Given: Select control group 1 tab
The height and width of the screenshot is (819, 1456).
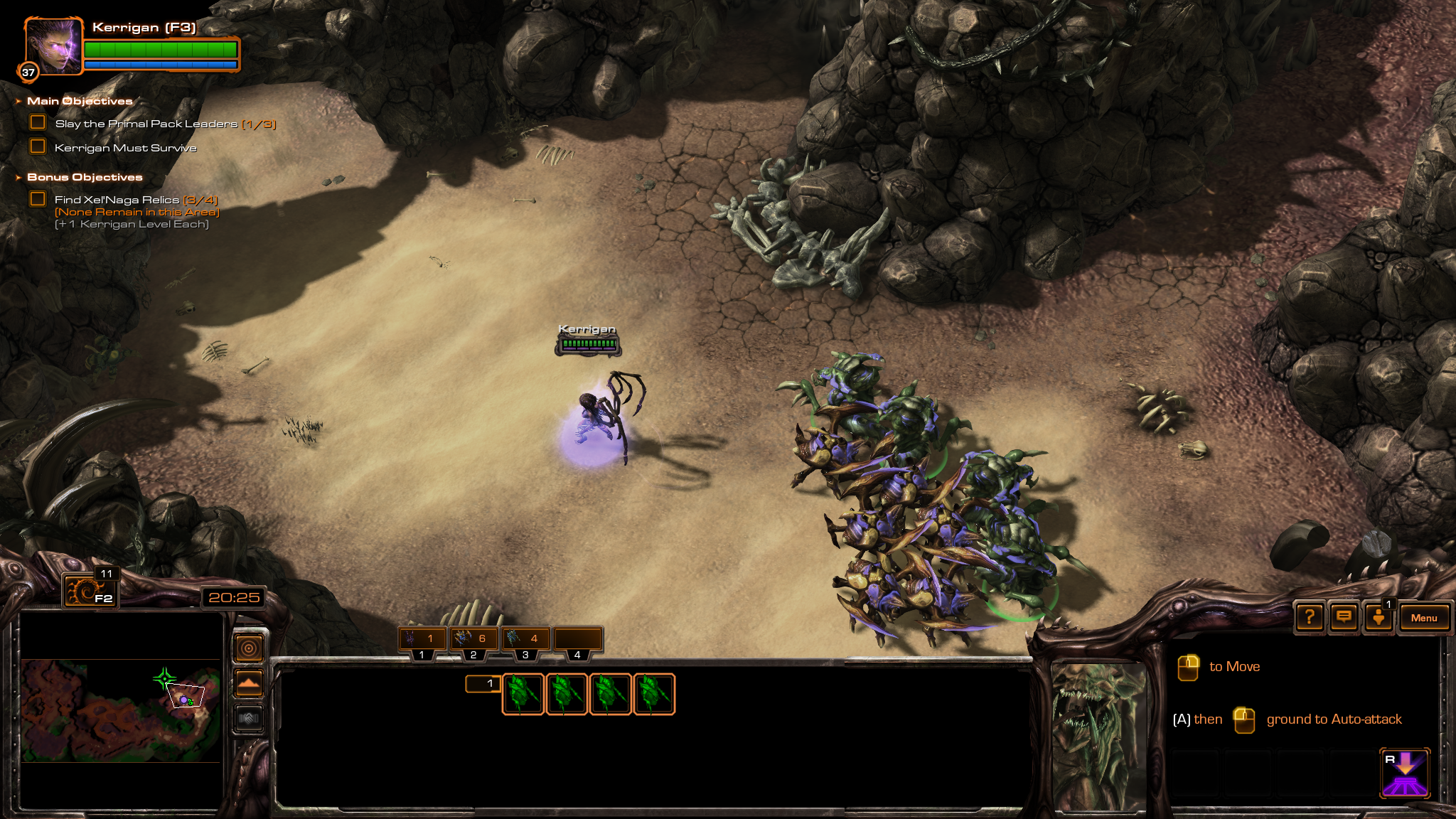Looking at the screenshot, I should coord(422,639).
